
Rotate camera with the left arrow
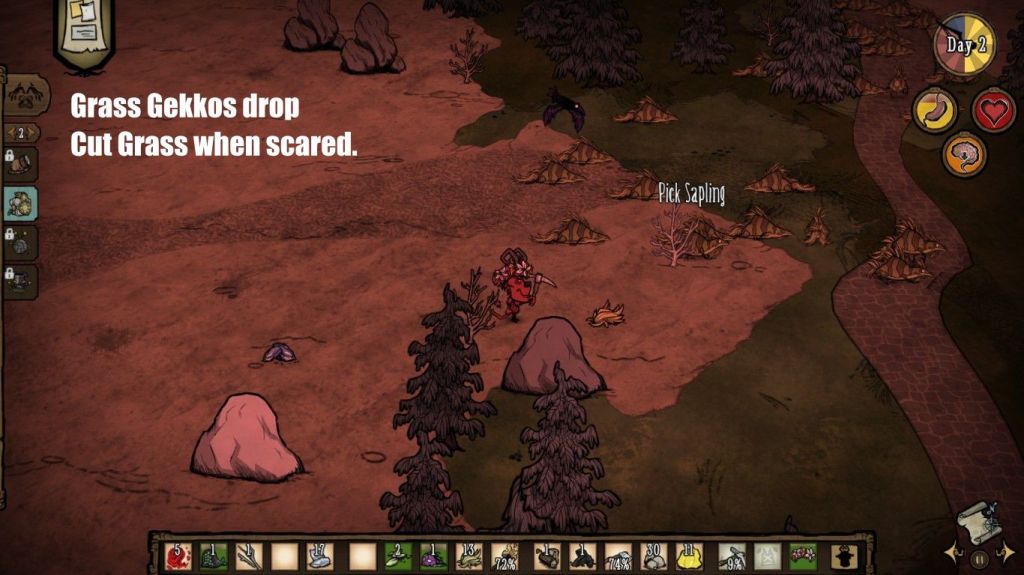point(952,551)
